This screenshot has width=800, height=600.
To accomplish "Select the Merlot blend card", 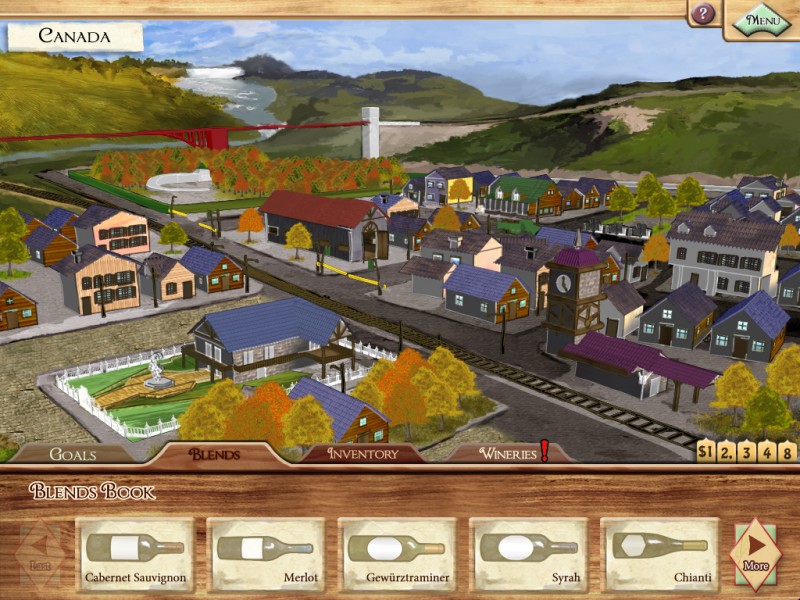I will click(266, 554).
